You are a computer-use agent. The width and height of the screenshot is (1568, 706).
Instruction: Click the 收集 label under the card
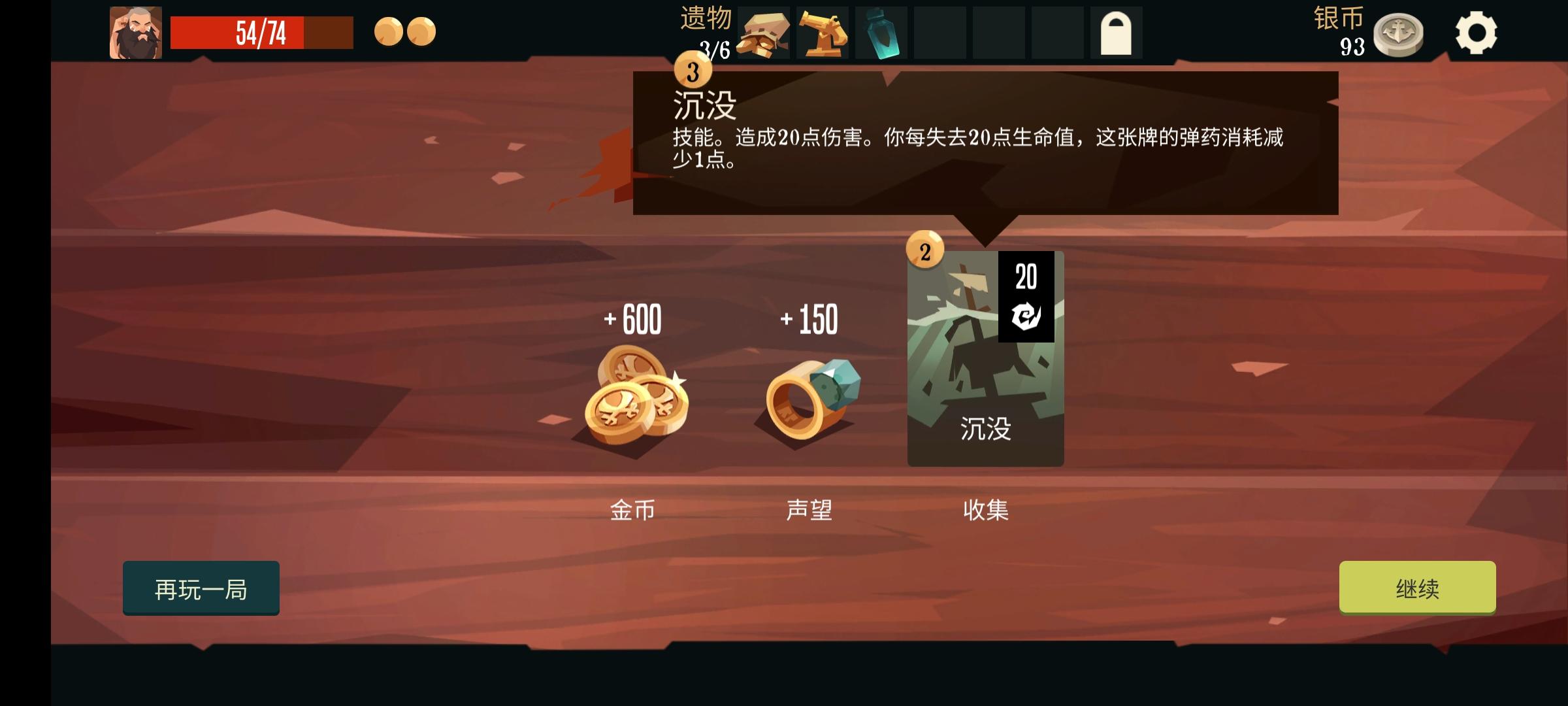(987, 512)
